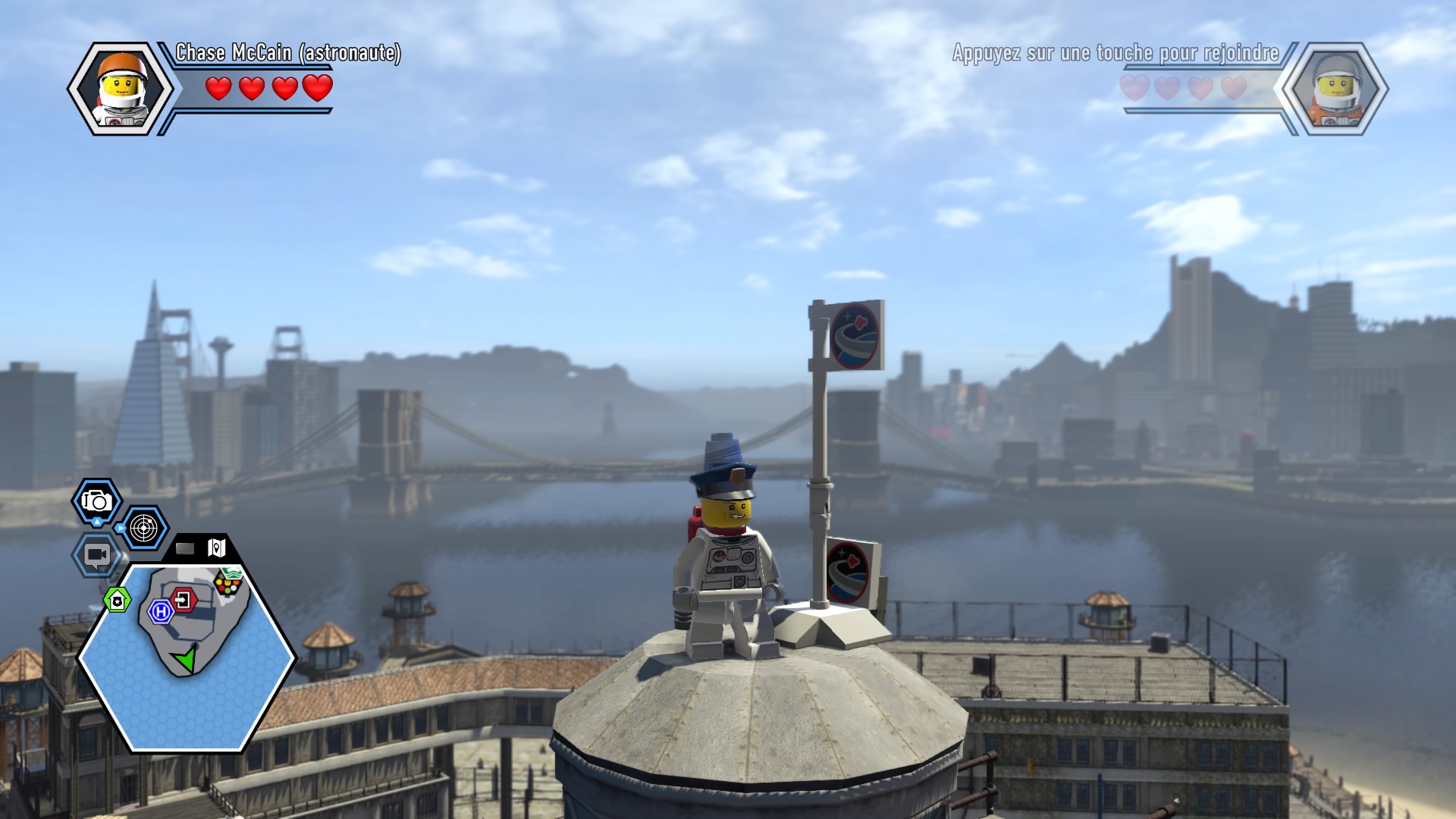
Task: Open the video call communicator icon
Action: (x=96, y=555)
